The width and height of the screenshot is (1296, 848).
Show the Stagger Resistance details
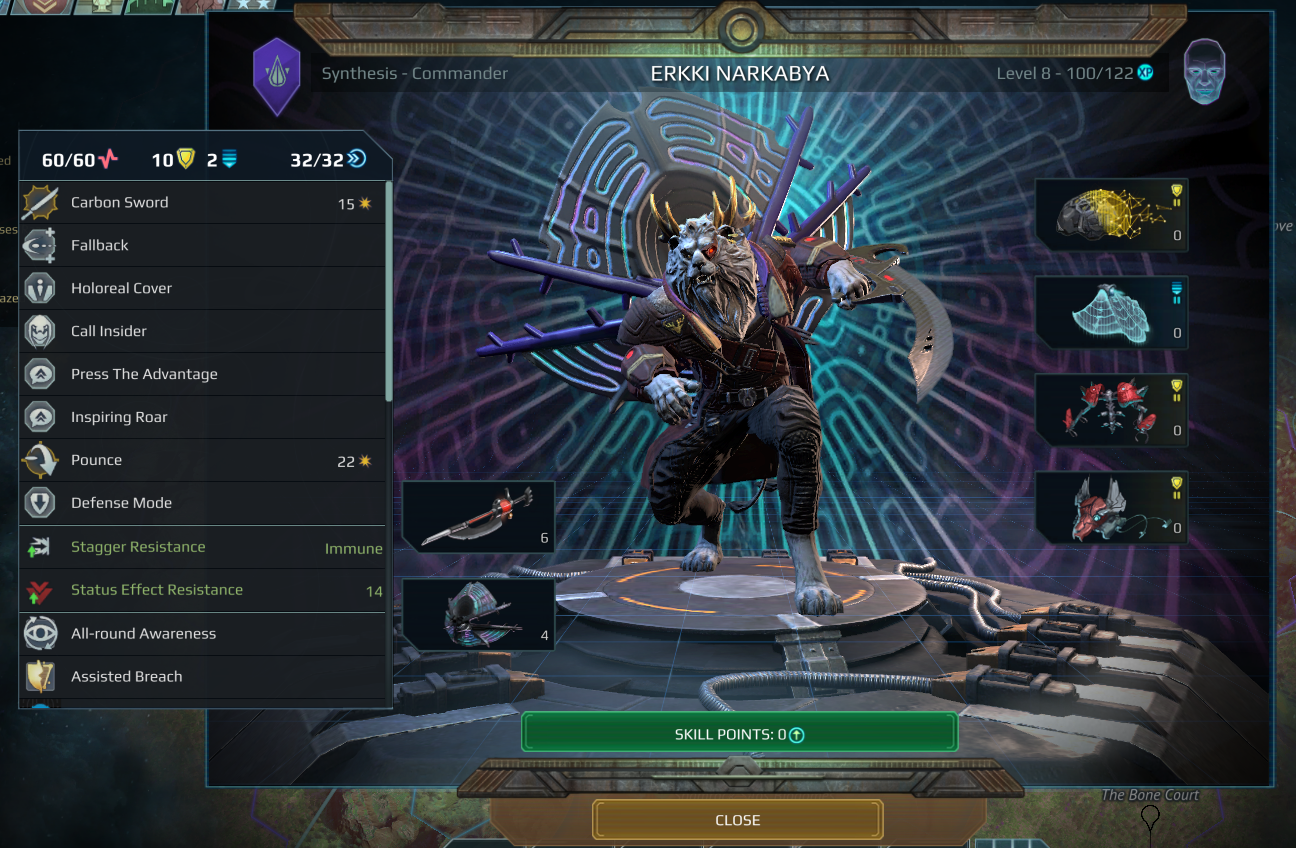pos(200,548)
